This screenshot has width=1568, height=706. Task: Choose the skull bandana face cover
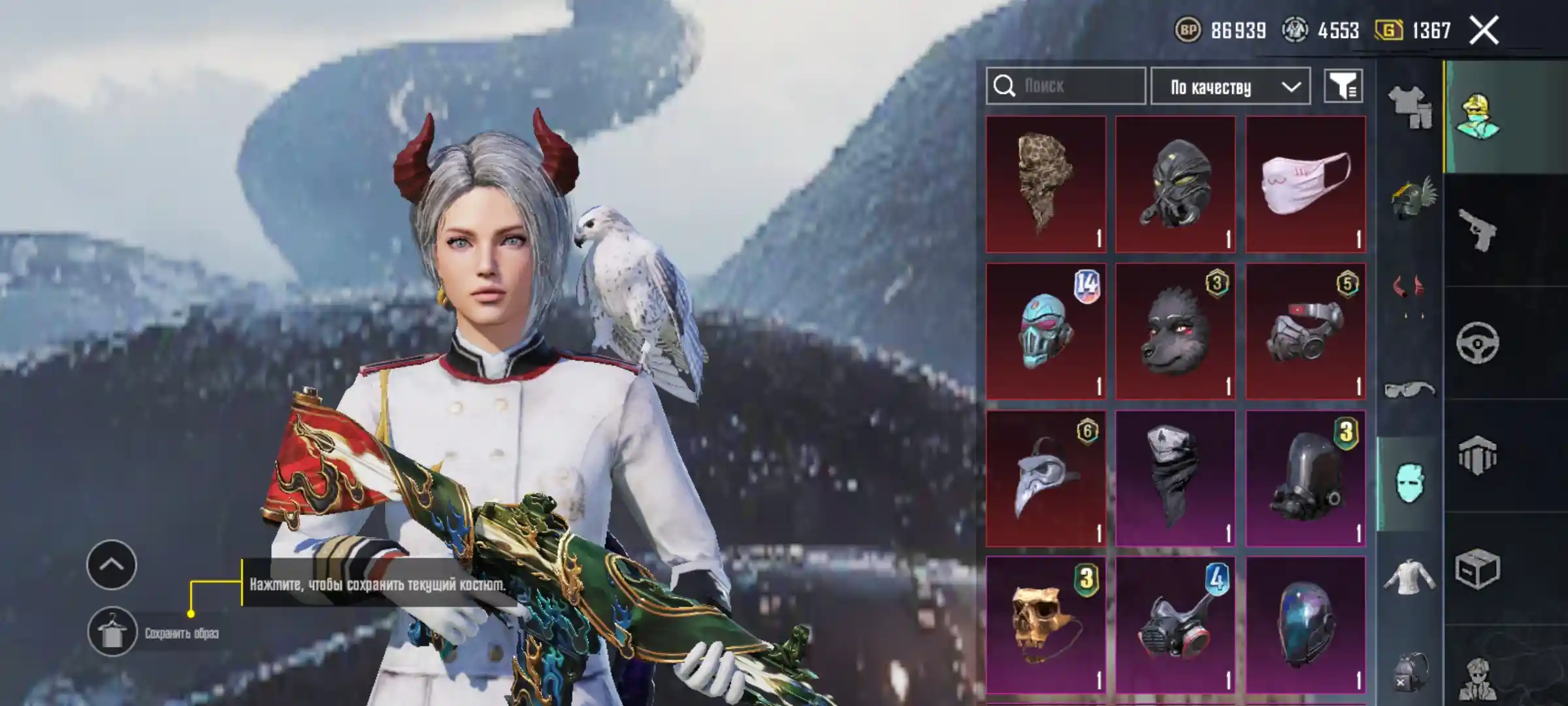1175,479
